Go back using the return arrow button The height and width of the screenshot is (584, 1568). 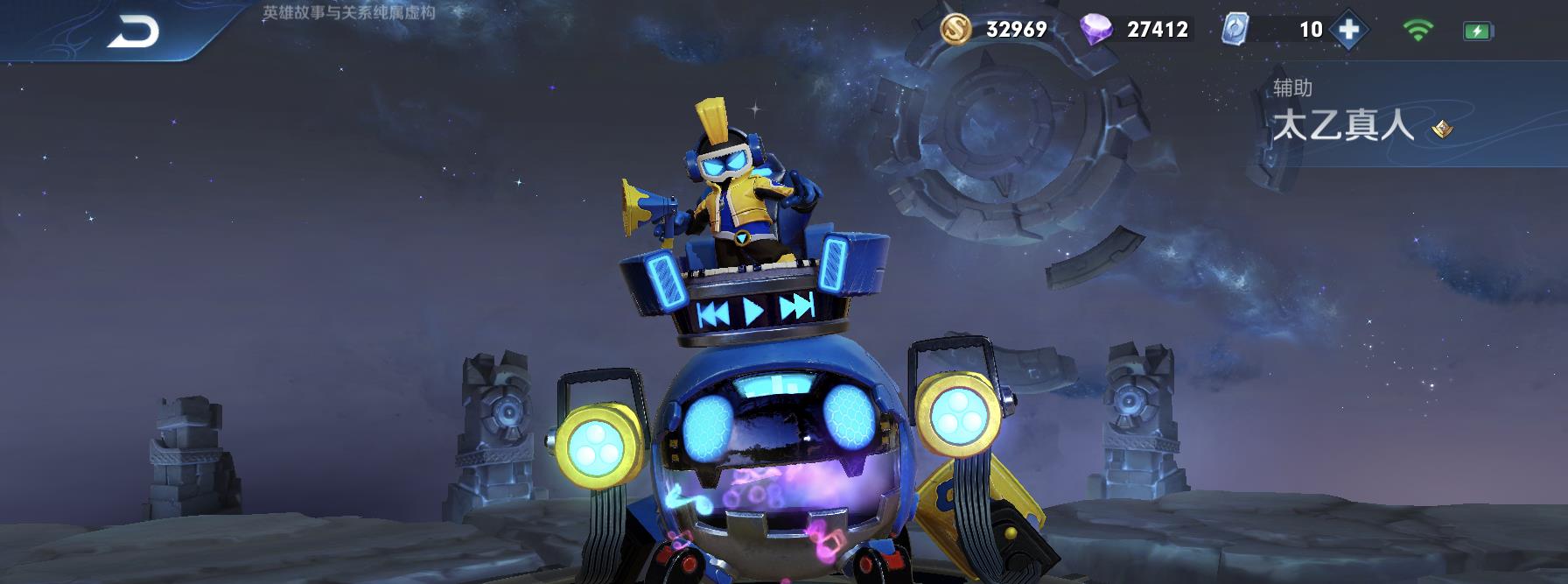pos(133,32)
